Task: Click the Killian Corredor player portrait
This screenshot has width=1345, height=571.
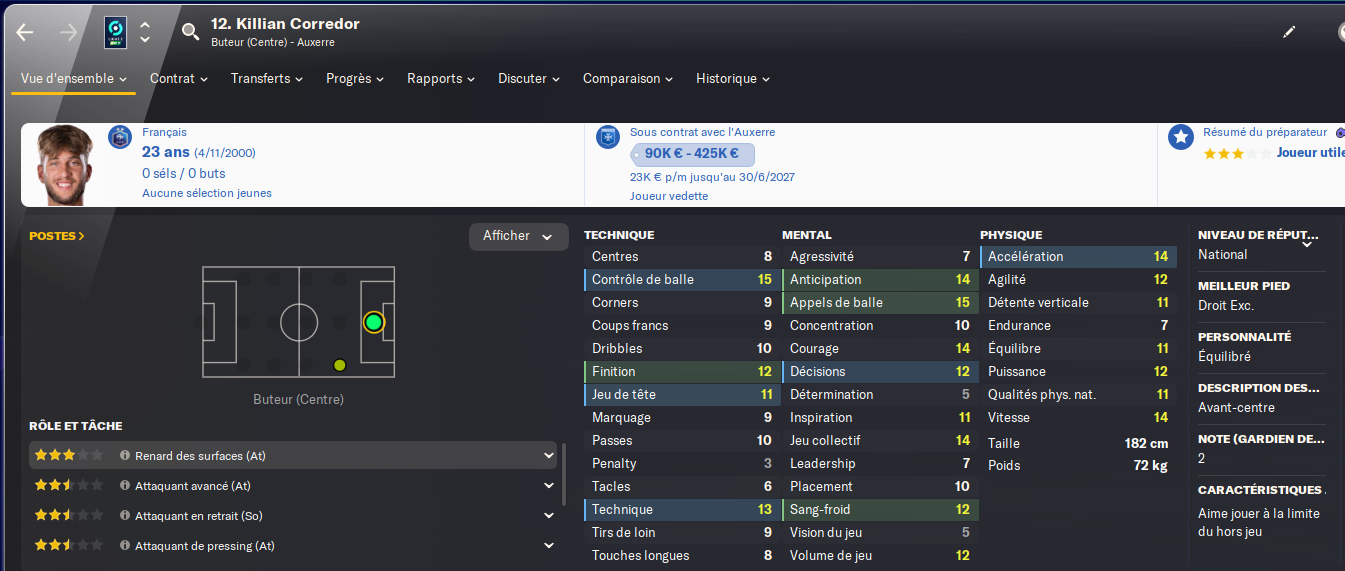Action: [65, 165]
